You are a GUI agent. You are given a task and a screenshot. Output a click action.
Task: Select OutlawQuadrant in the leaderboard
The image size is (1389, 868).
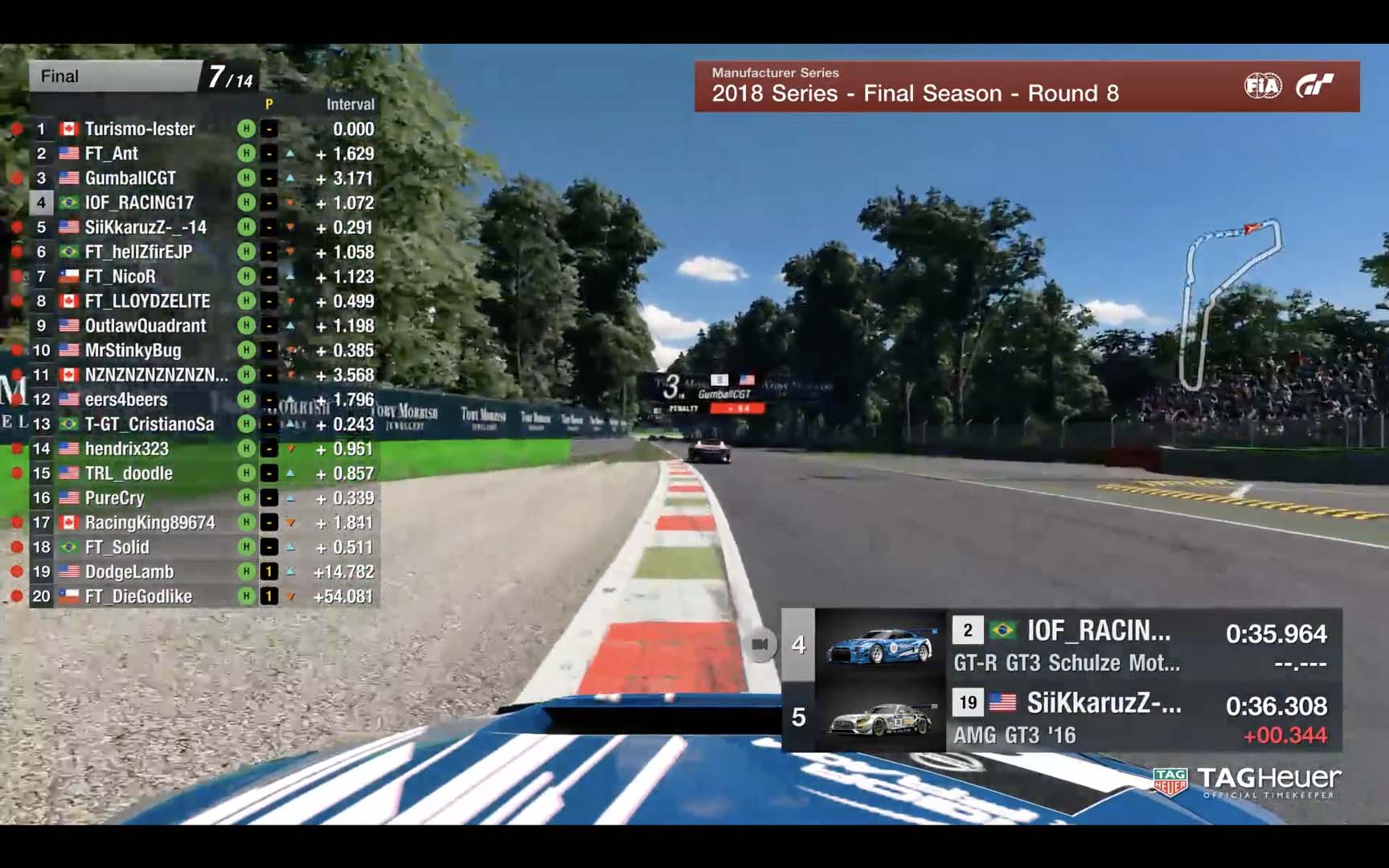(x=145, y=325)
